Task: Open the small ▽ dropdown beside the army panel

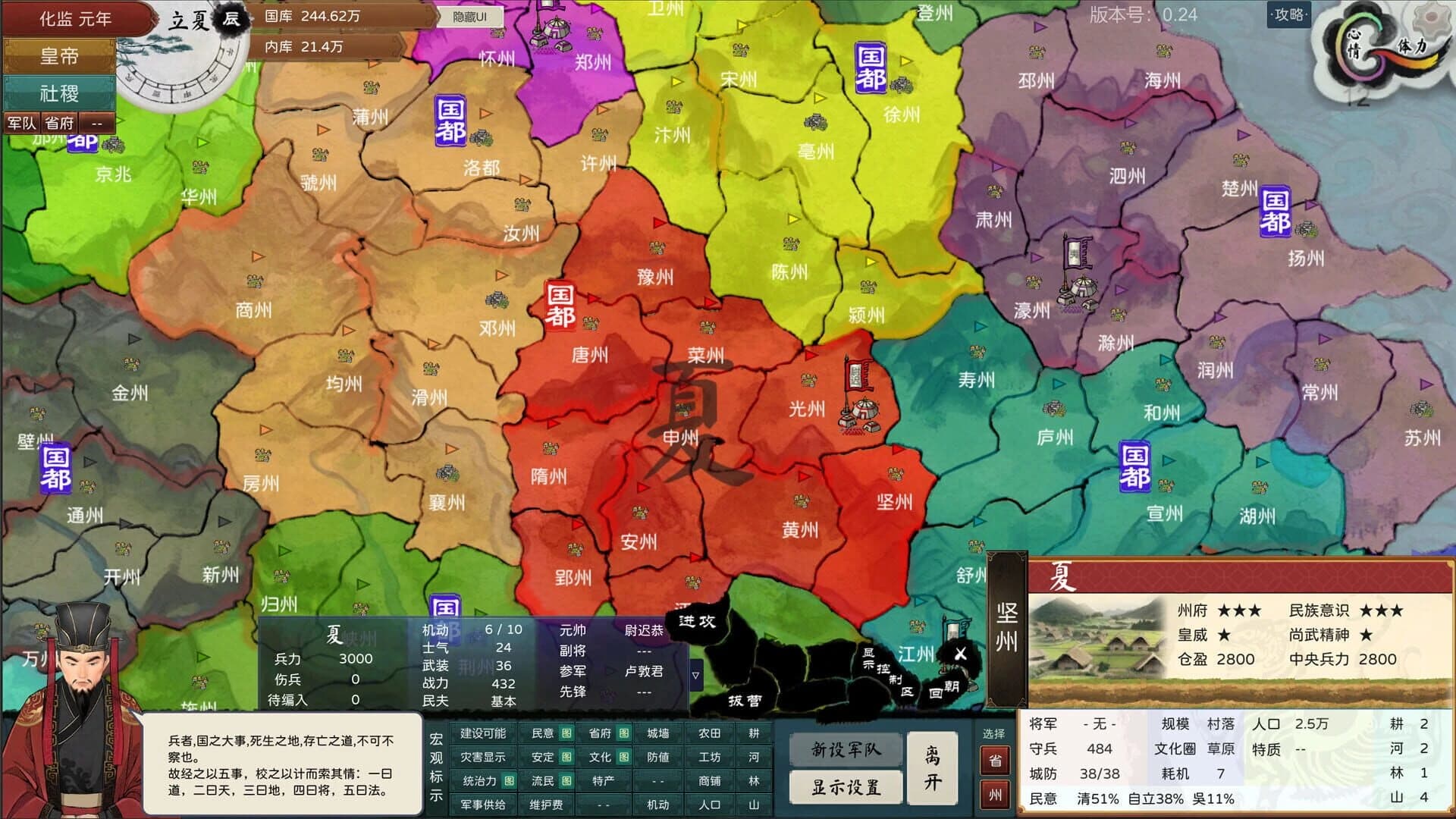Action: pyautogui.click(x=695, y=675)
